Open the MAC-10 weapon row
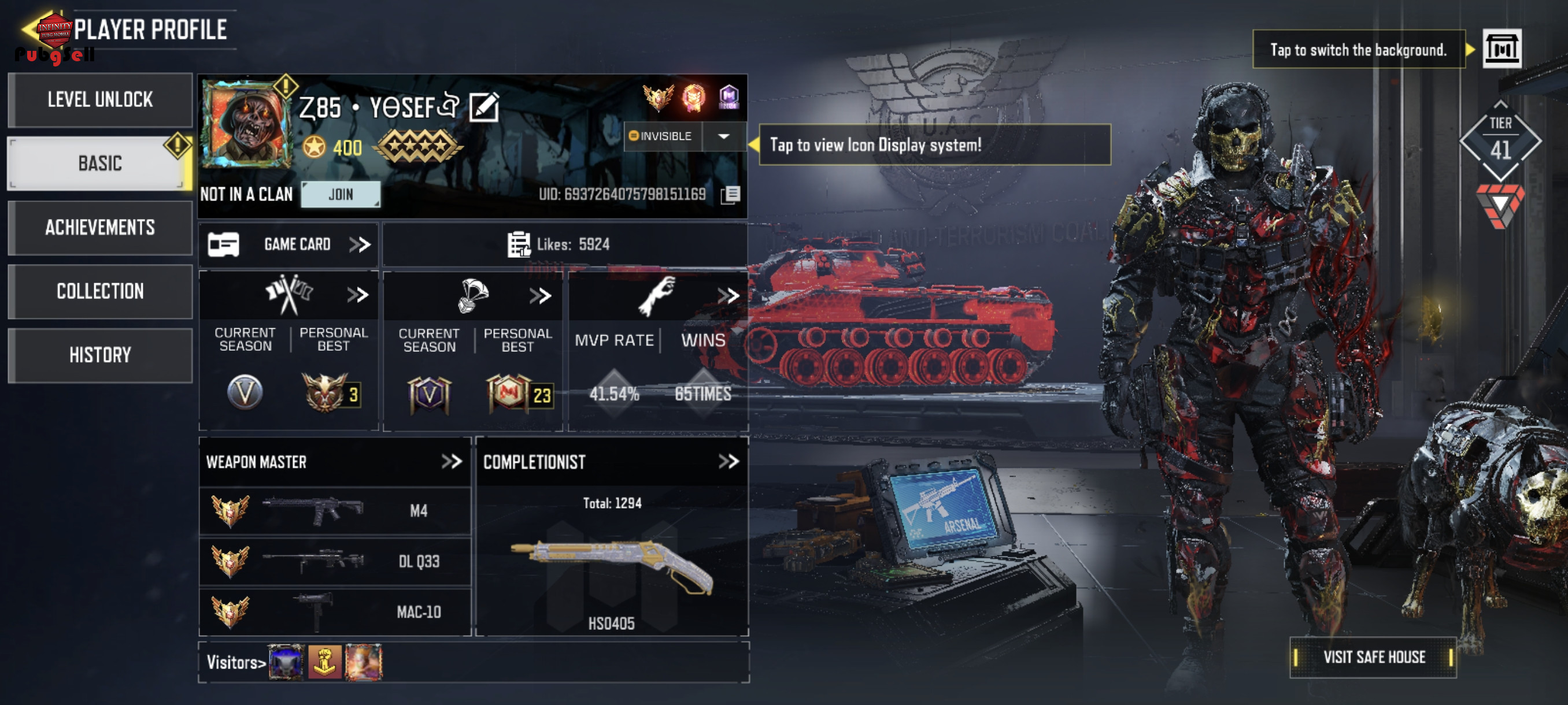The height and width of the screenshot is (705, 1568). click(335, 612)
